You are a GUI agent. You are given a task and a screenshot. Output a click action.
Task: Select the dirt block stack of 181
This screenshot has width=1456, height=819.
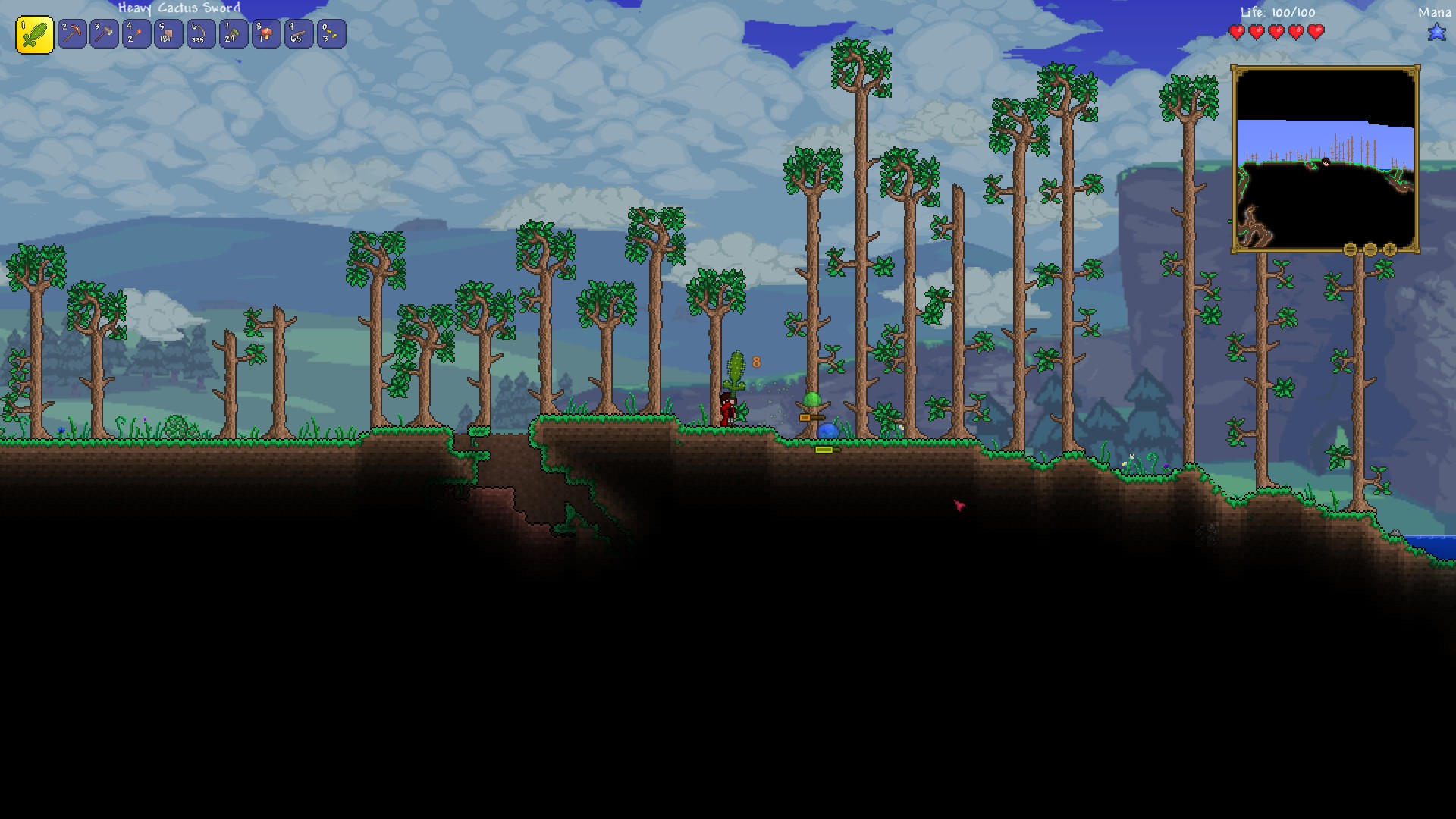(x=168, y=34)
